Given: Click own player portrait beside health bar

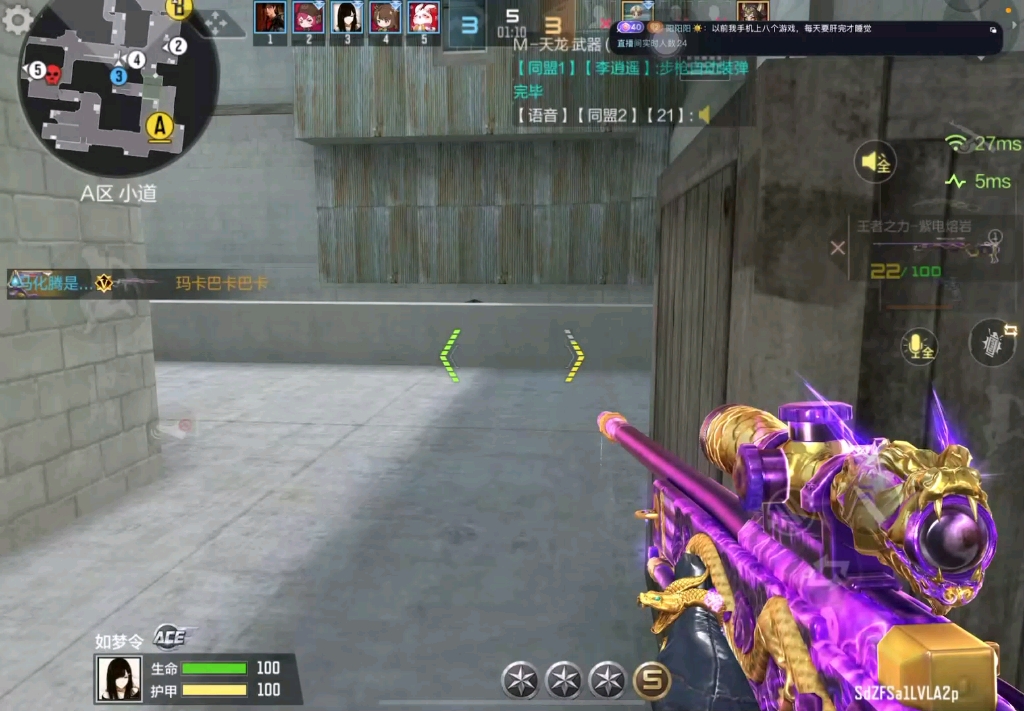Looking at the screenshot, I should tap(118, 679).
